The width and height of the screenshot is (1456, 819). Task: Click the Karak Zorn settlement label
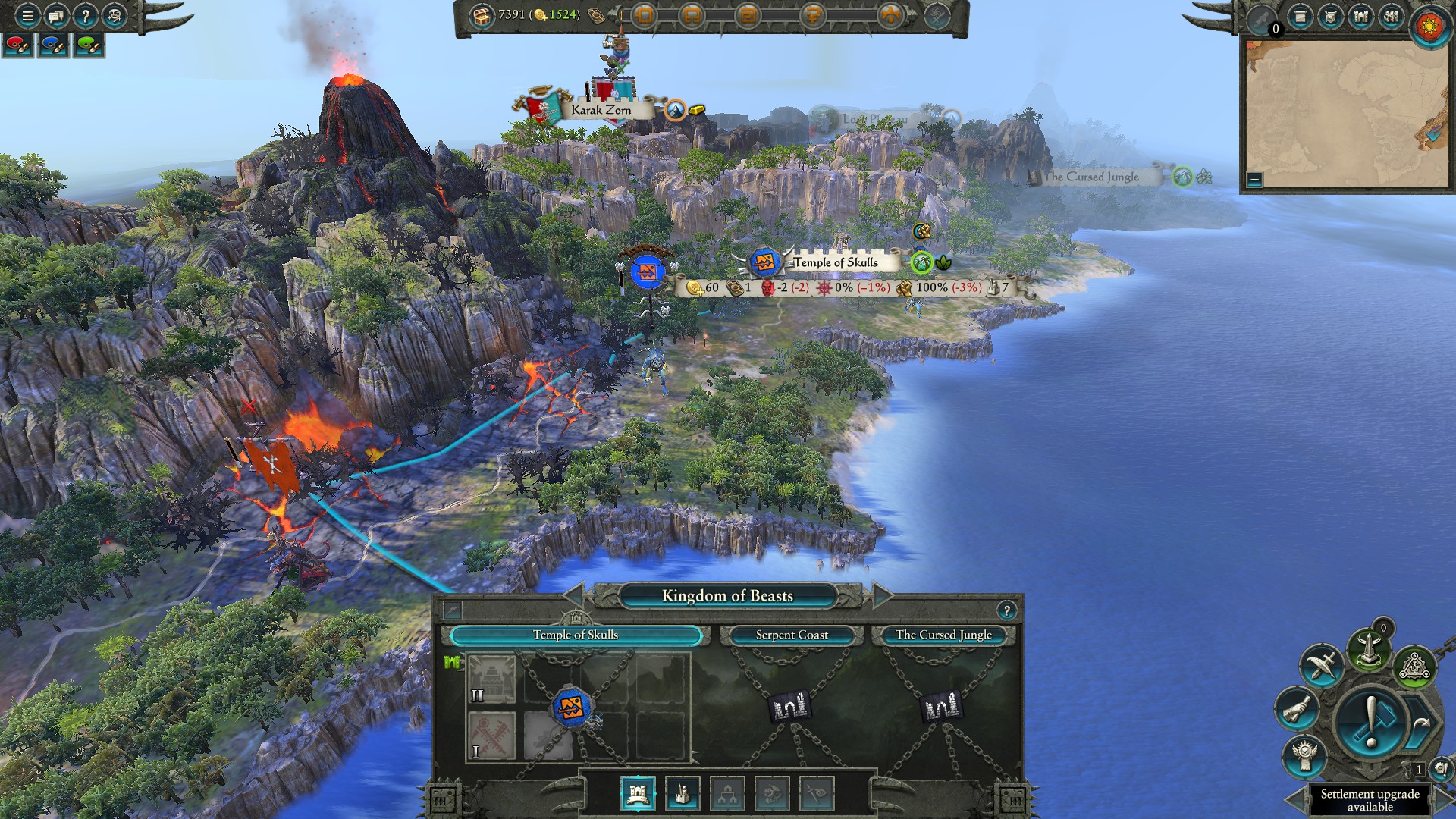point(601,110)
